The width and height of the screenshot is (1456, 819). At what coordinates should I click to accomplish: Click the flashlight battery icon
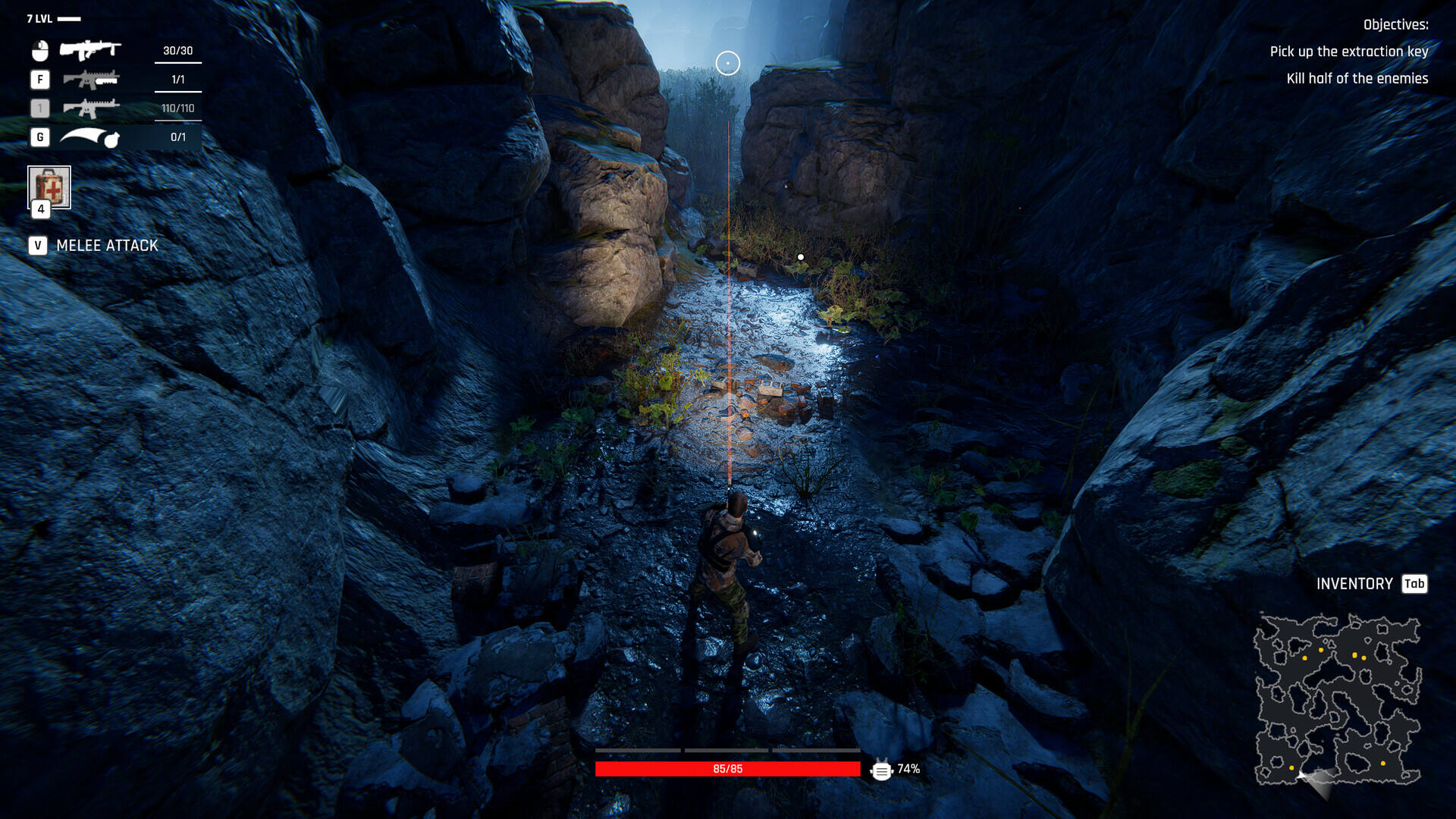coord(881,770)
